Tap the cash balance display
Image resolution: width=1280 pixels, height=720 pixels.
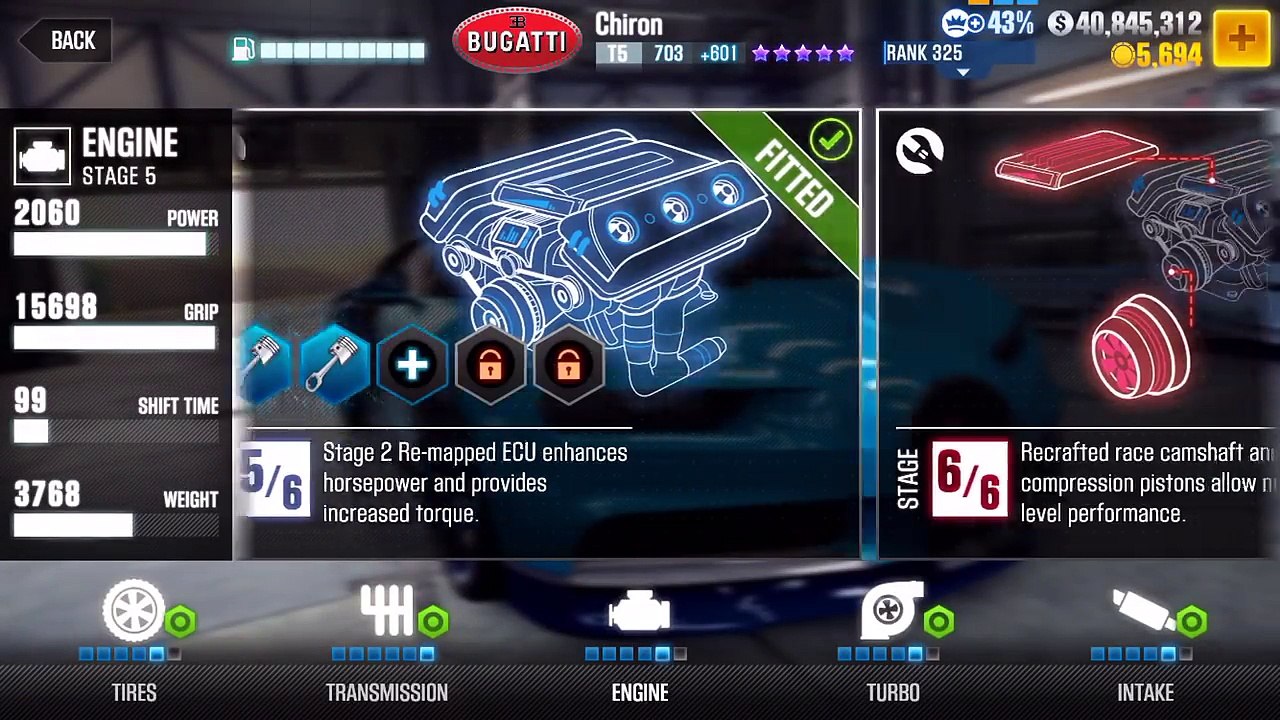coord(1124,24)
